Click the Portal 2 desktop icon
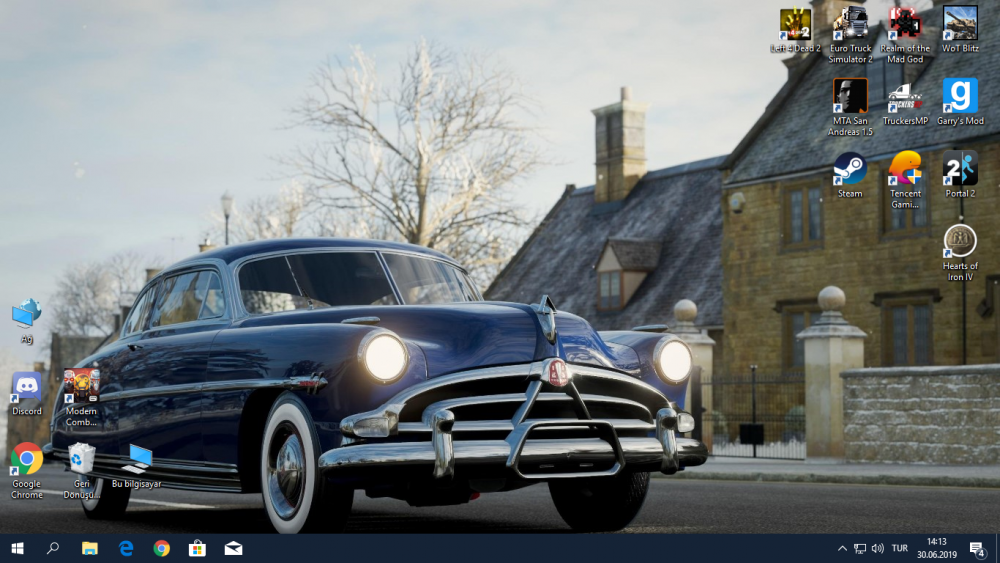 pos(960,168)
